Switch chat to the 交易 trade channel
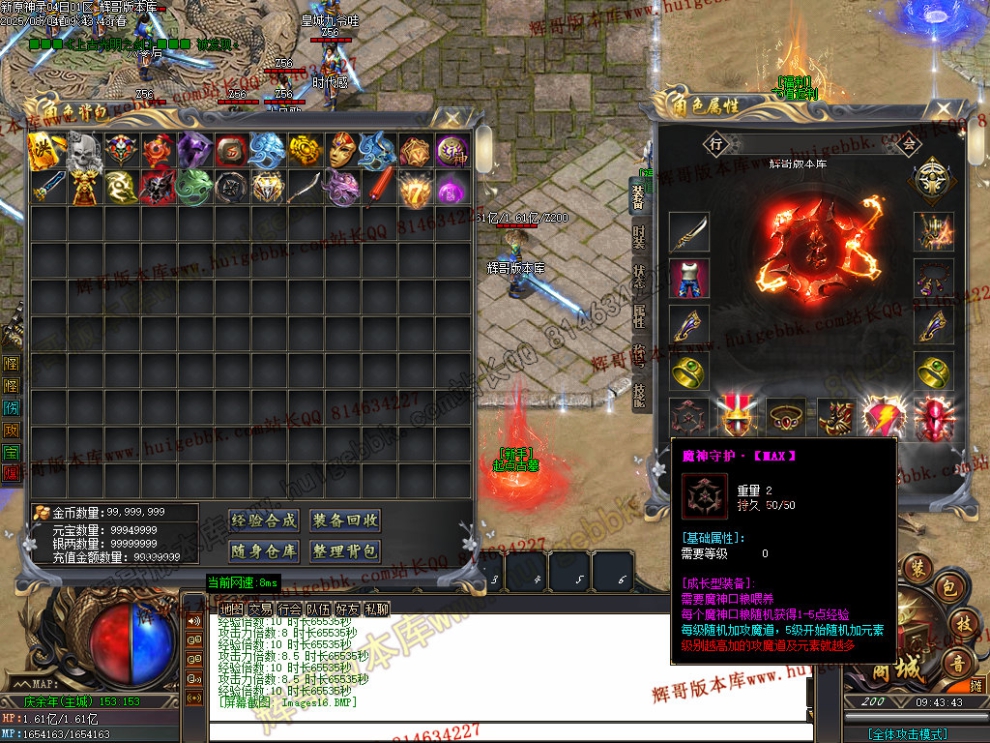The height and width of the screenshot is (743, 990). [x=261, y=609]
